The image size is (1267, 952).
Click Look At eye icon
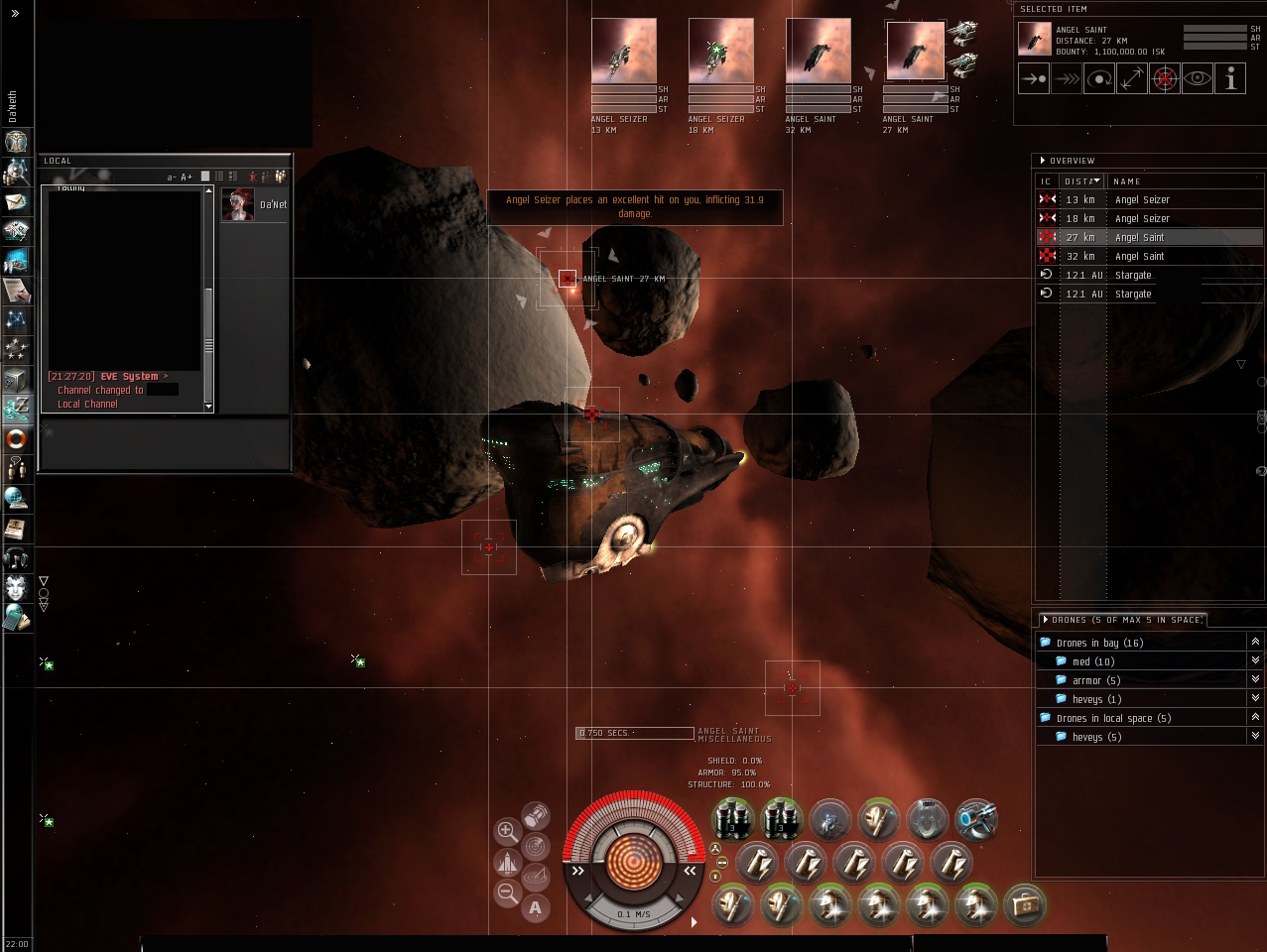tap(1198, 79)
